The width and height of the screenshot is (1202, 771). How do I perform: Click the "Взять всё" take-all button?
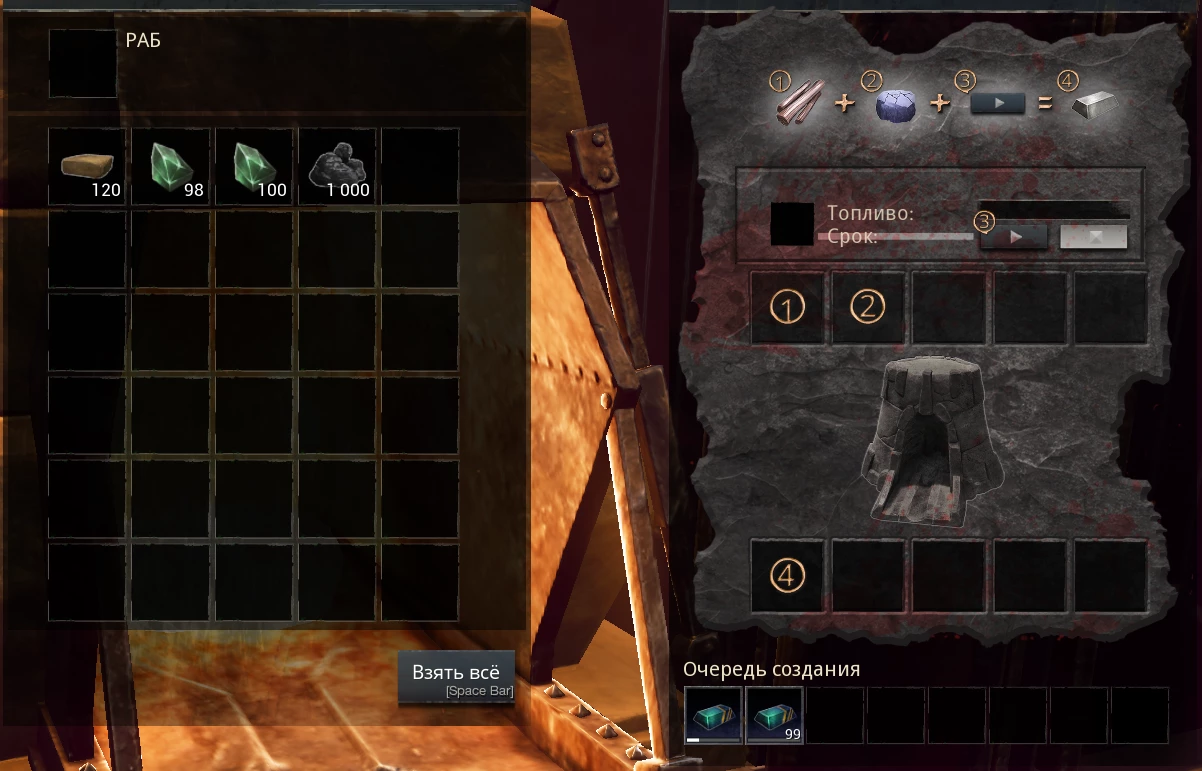pyautogui.click(x=456, y=677)
